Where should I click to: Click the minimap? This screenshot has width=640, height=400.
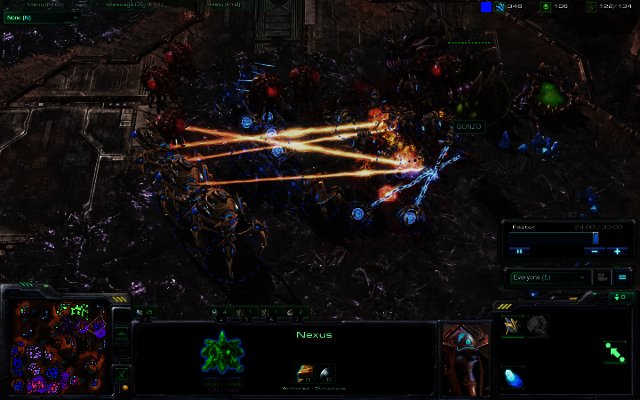coord(60,342)
